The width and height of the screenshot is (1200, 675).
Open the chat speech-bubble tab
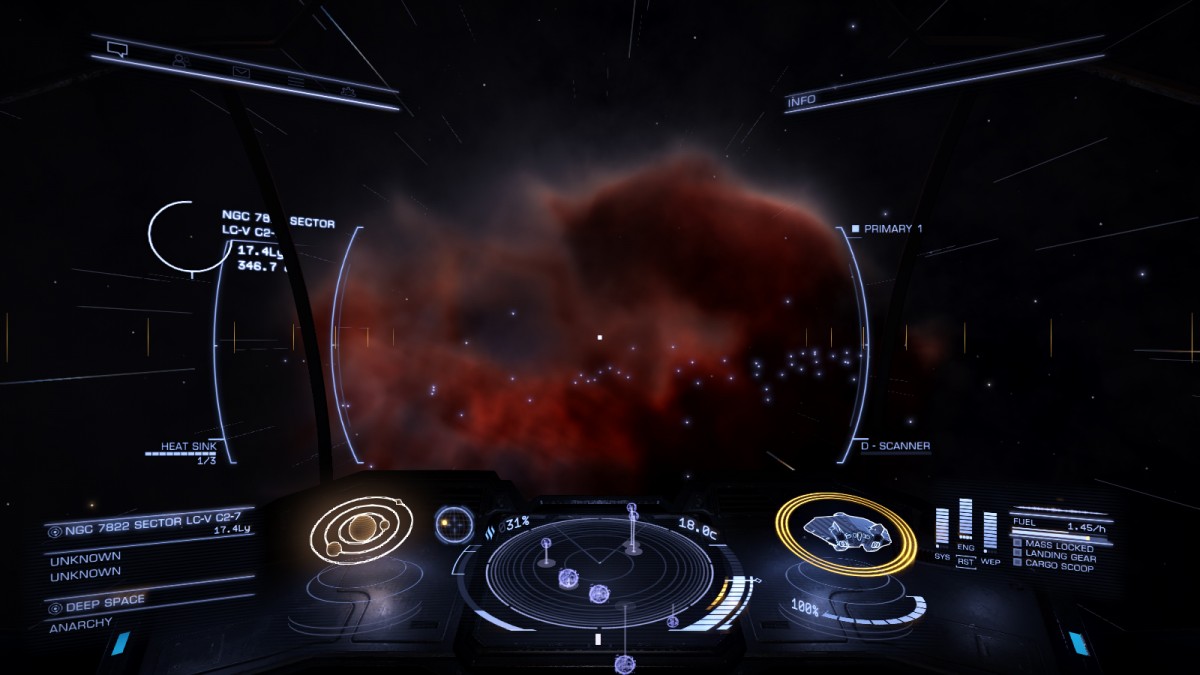pyautogui.click(x=117, y=49)
